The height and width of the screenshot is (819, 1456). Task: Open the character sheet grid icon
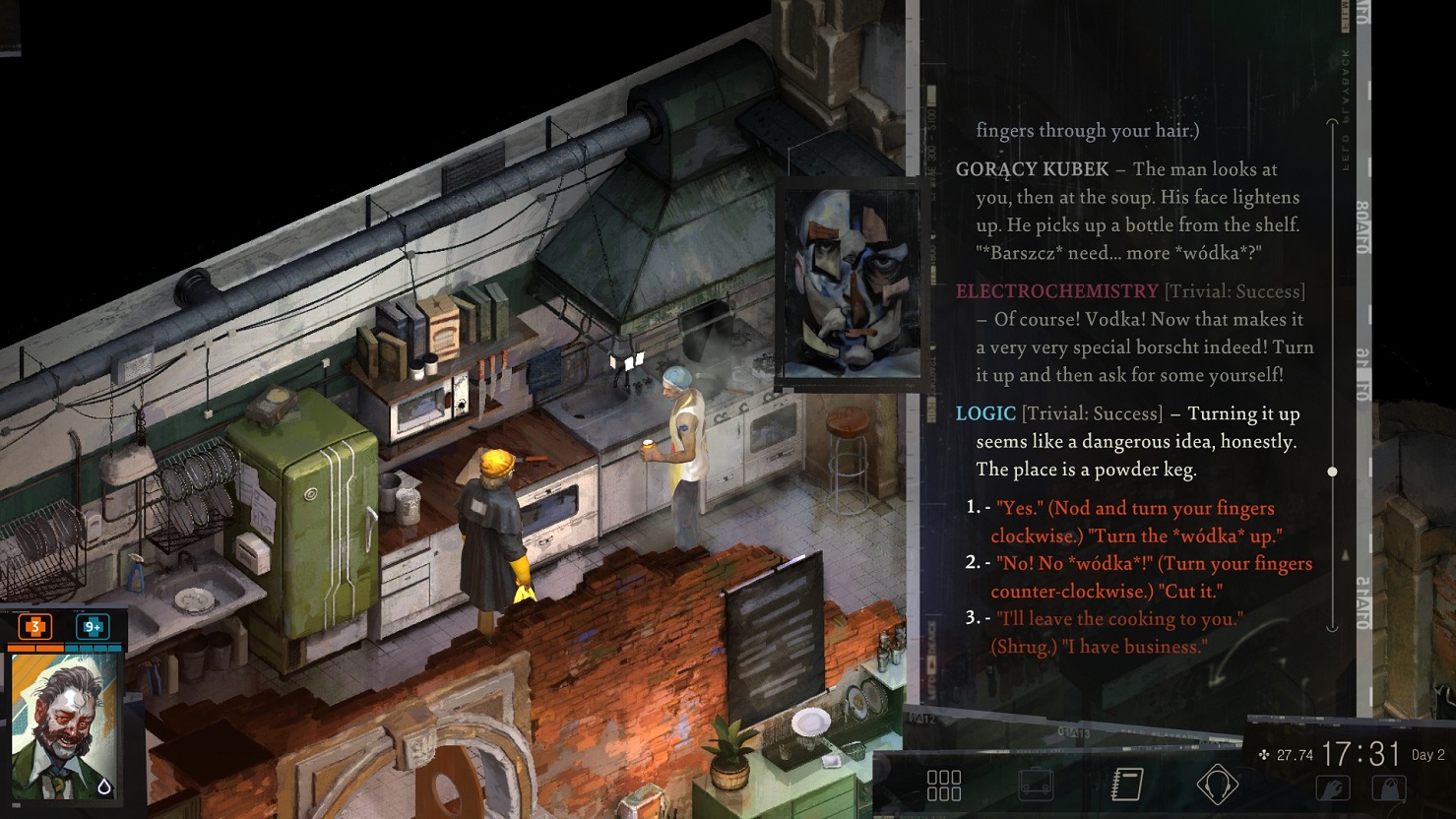(944, 785)
